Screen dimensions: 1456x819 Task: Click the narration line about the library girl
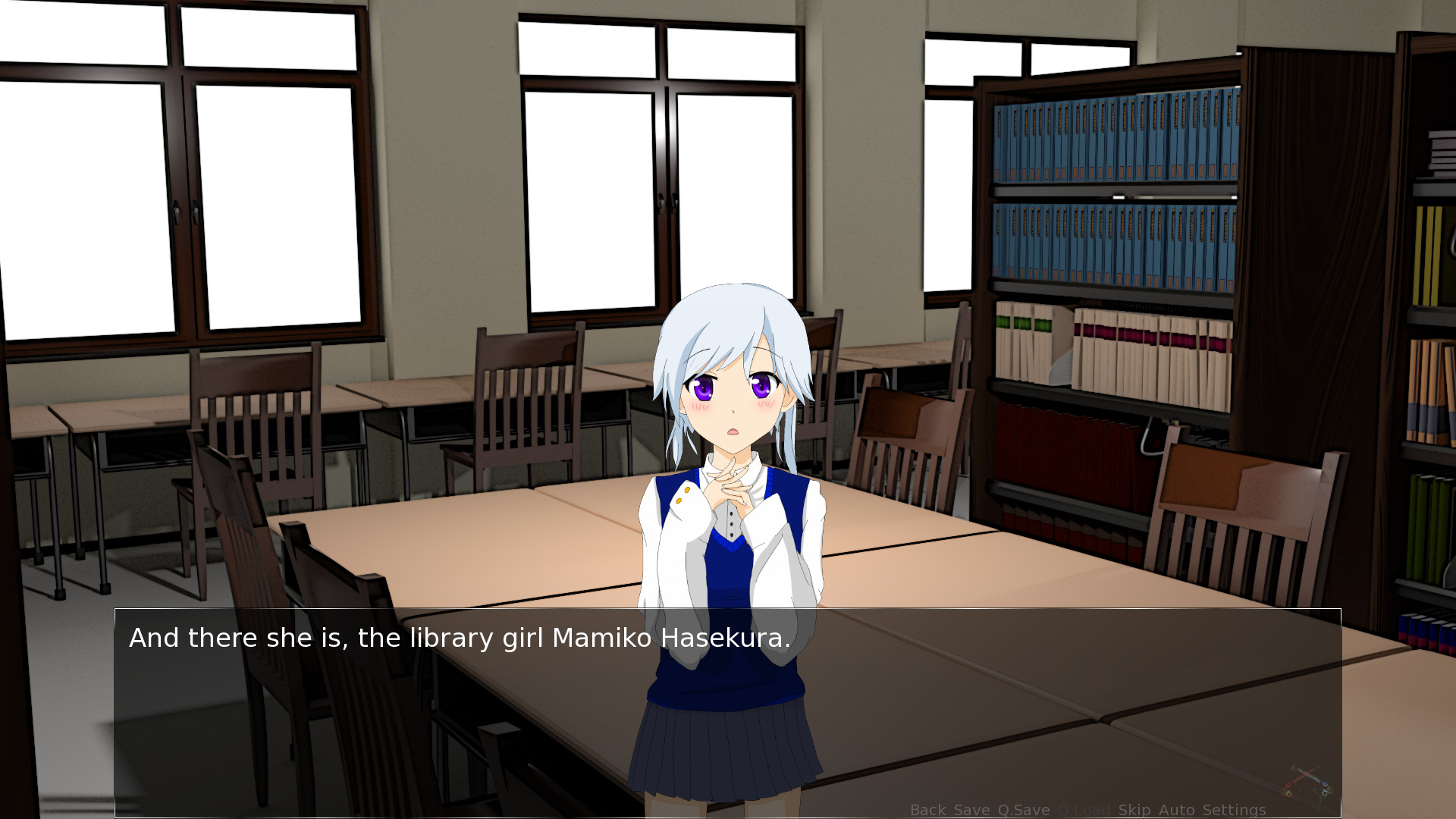(460, 638)
